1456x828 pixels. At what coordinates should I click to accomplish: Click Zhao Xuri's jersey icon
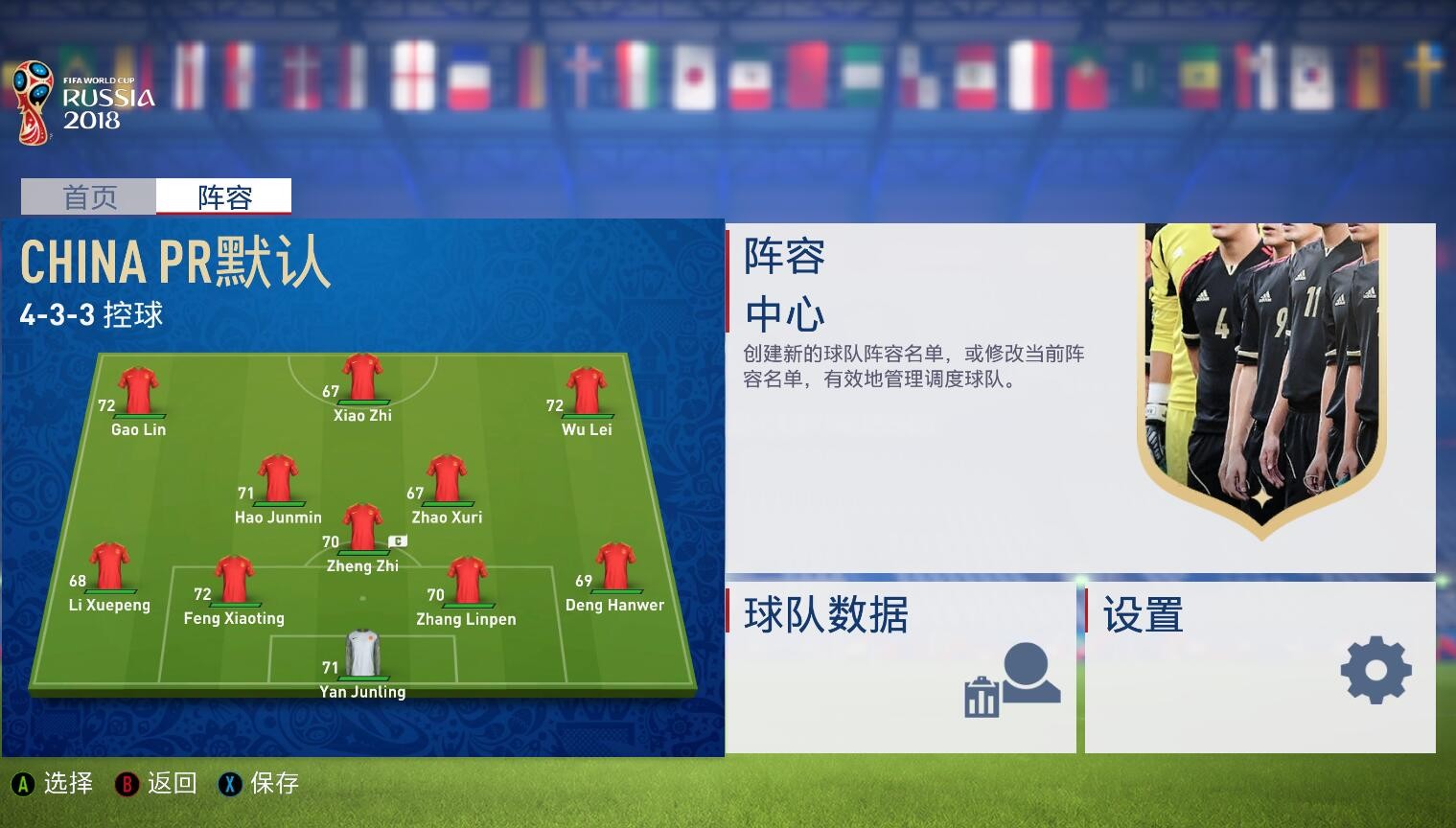point(447,477)
